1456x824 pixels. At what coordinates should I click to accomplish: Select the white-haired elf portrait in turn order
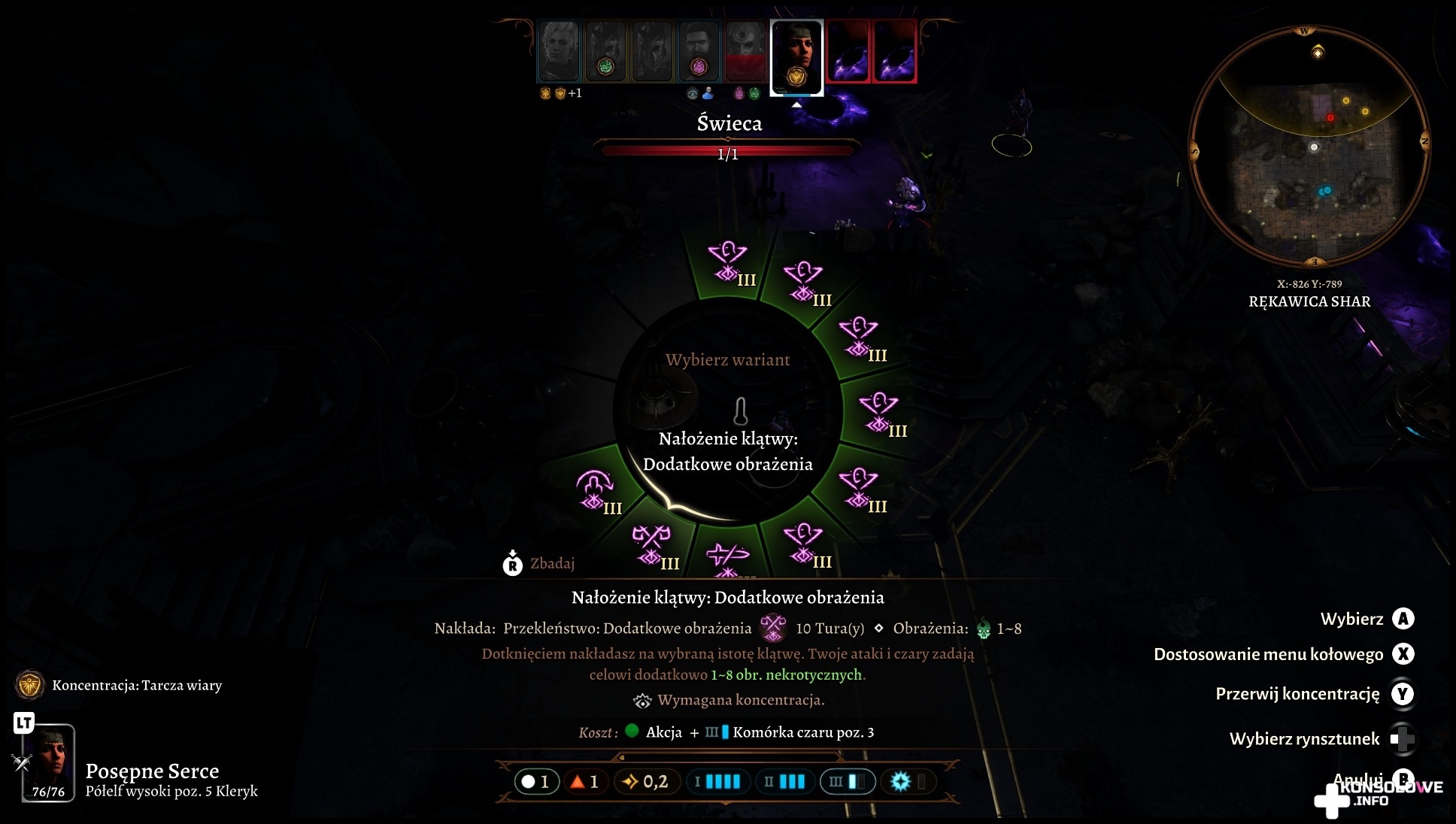(x=559, y=50)
